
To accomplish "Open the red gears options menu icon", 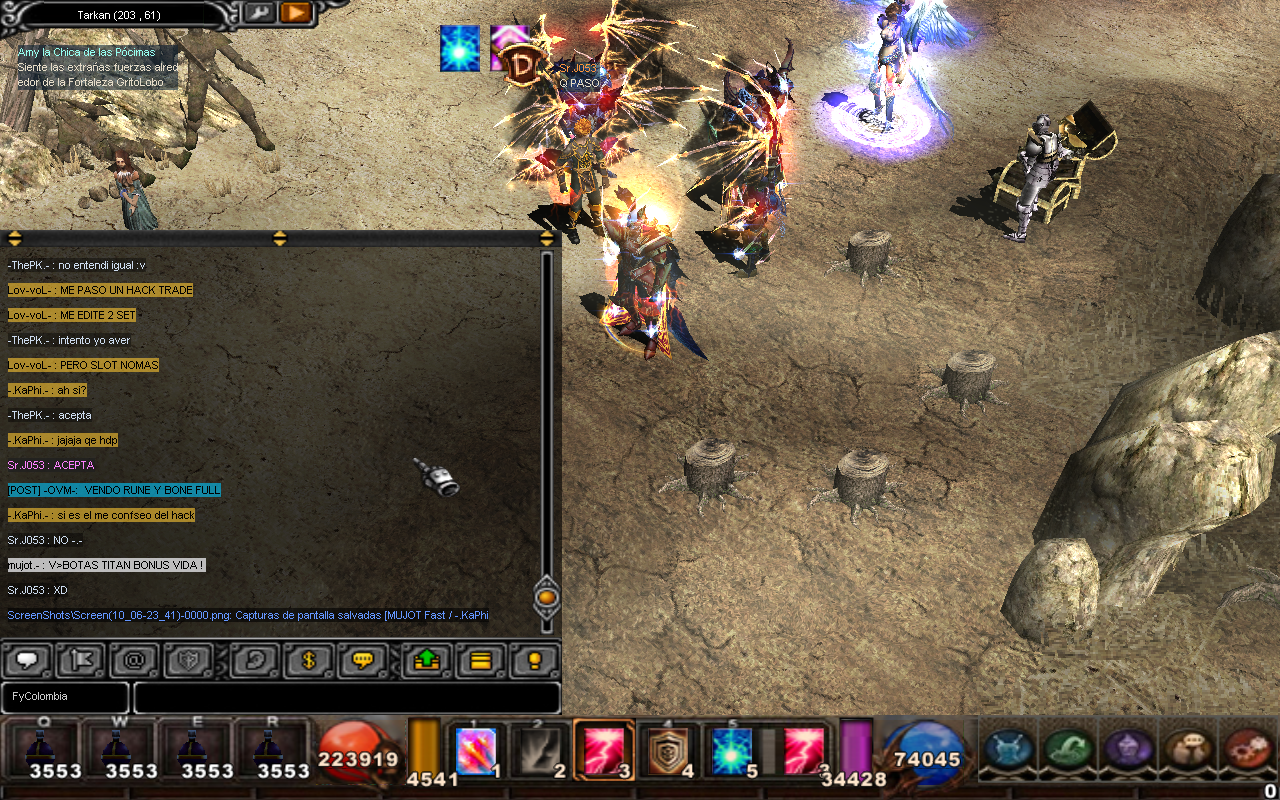I will [x=1246, y=749].
